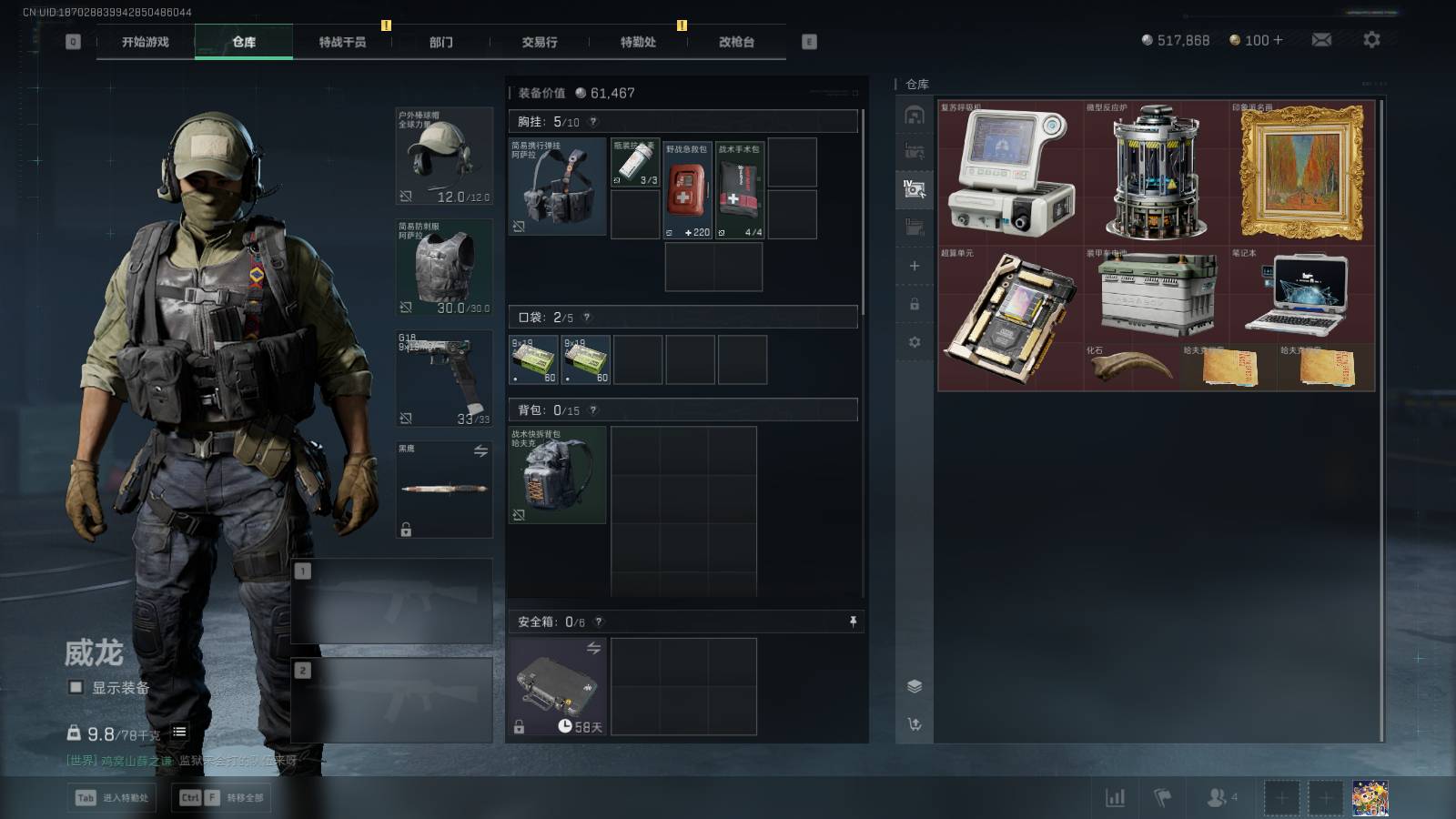
Task: Click the chest rig equipment slot
Action: pyautogui.click(x=557, y=187)
